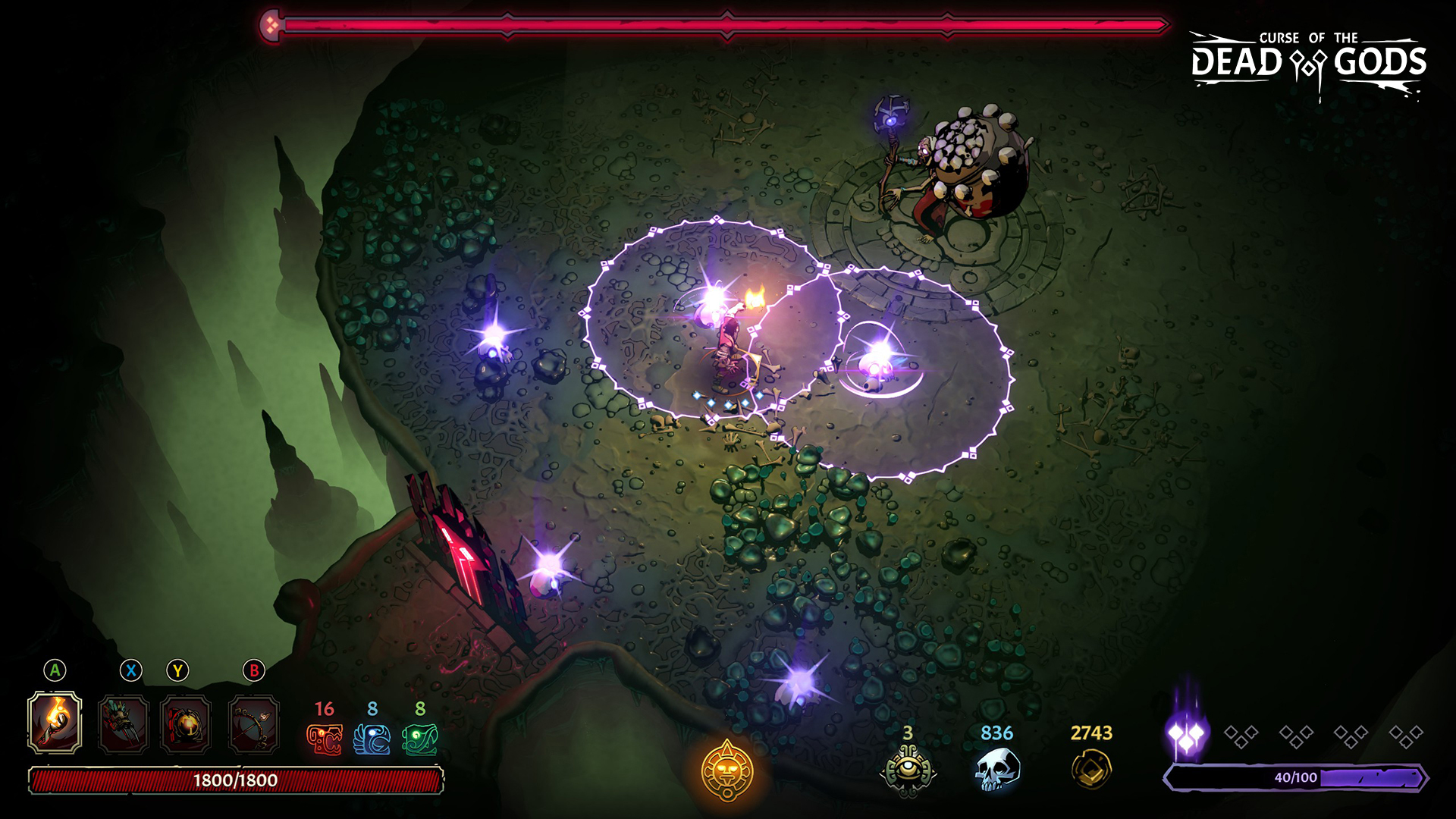Click the crystal skull currency icon
Image resolution: width=1456 pixels, height=819 pixels.
coord(996,770)
